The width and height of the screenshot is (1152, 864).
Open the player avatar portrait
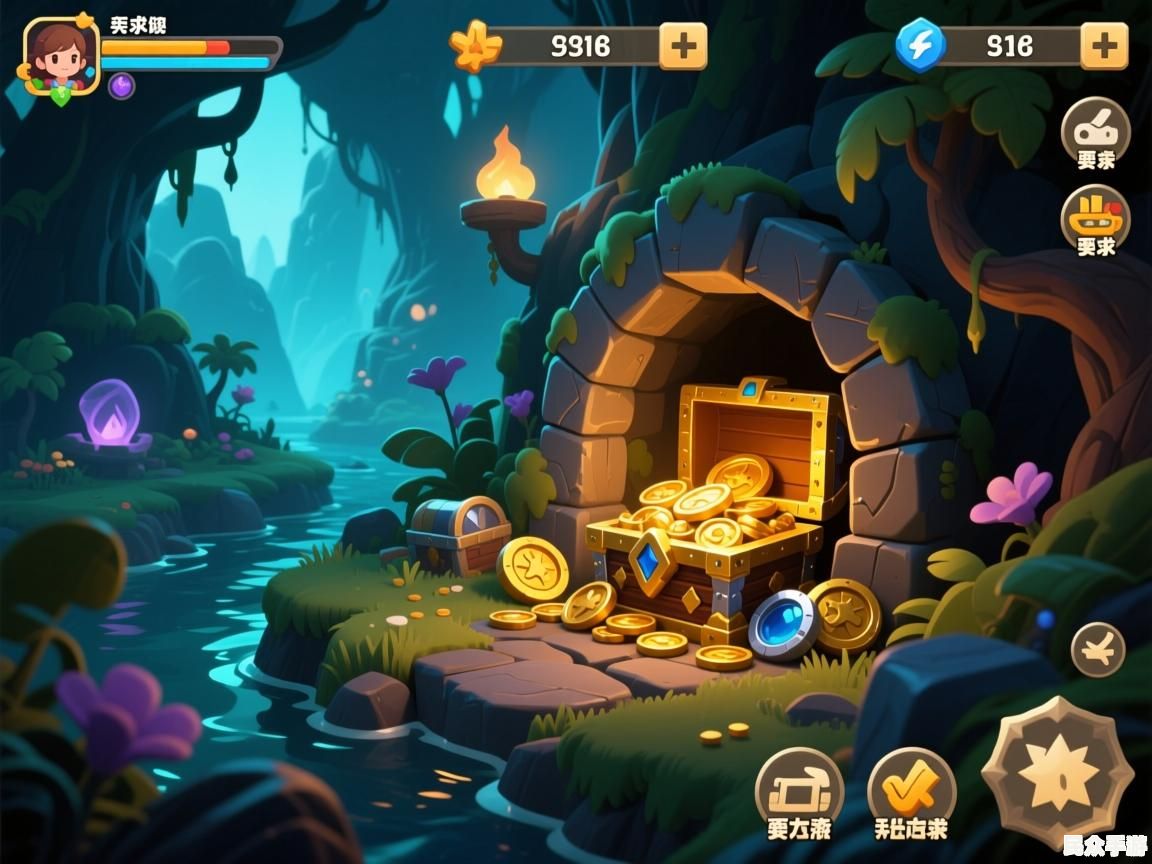point(60,55)
